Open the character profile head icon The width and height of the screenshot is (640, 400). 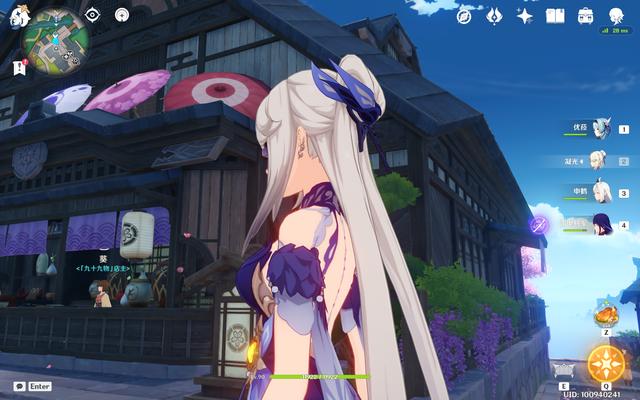tap(614, 15)
